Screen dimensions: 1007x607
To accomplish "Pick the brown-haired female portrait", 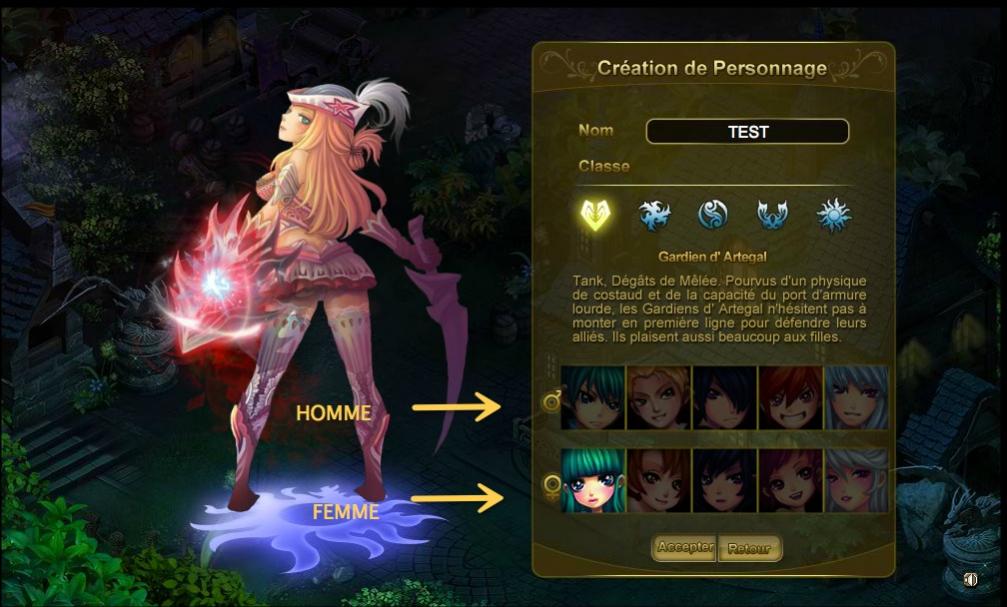I will 658,480.
